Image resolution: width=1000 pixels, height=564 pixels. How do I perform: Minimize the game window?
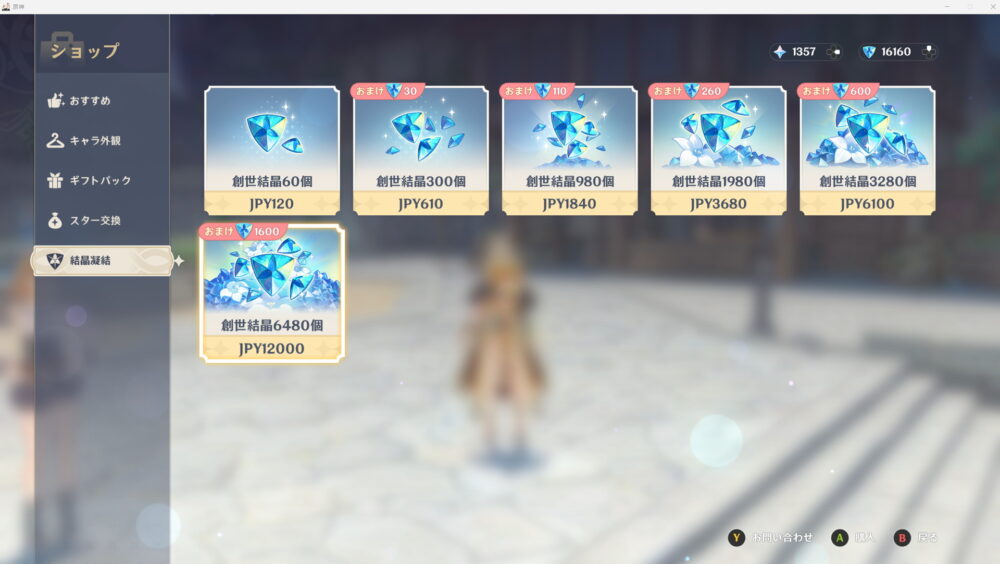pyautogui.click(x=946, y=6)
